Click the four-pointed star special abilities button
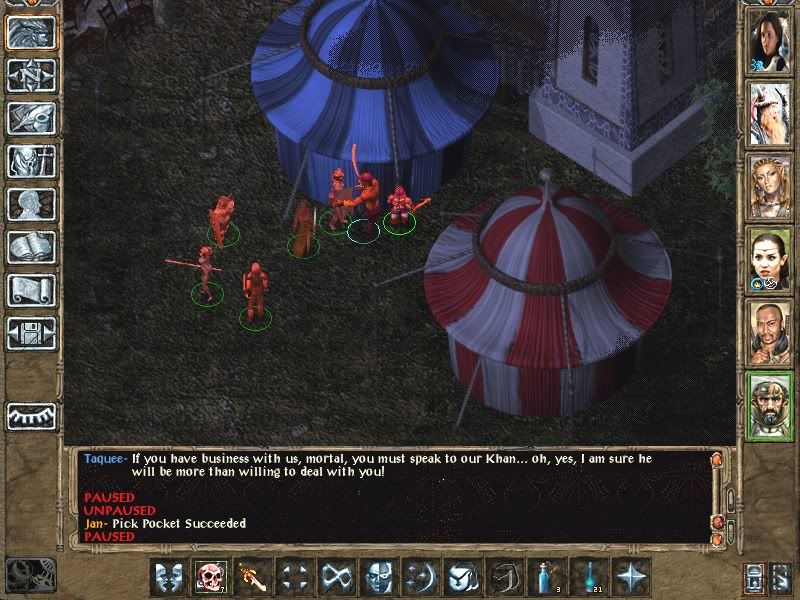This screenshot has width=800, height=600. point(630,577)
